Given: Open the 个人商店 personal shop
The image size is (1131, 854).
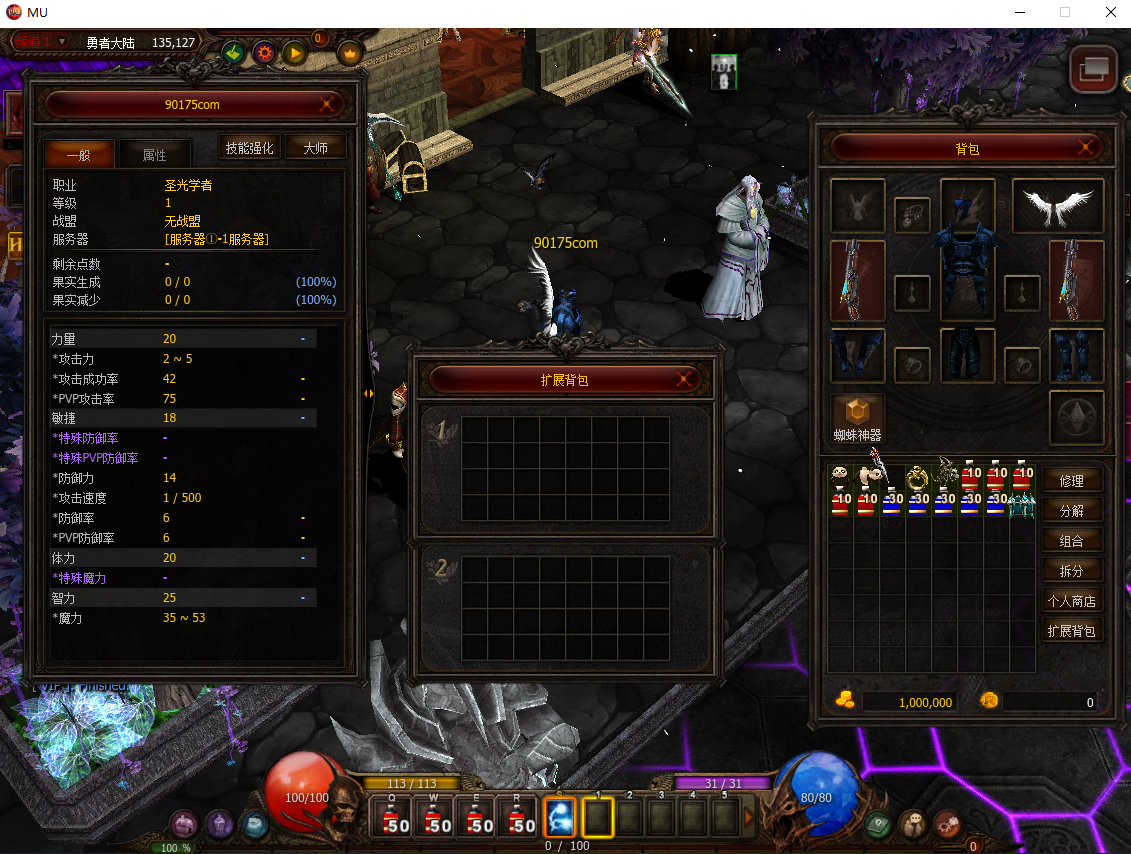Looking at the screenshot, I should point(1072,601).
